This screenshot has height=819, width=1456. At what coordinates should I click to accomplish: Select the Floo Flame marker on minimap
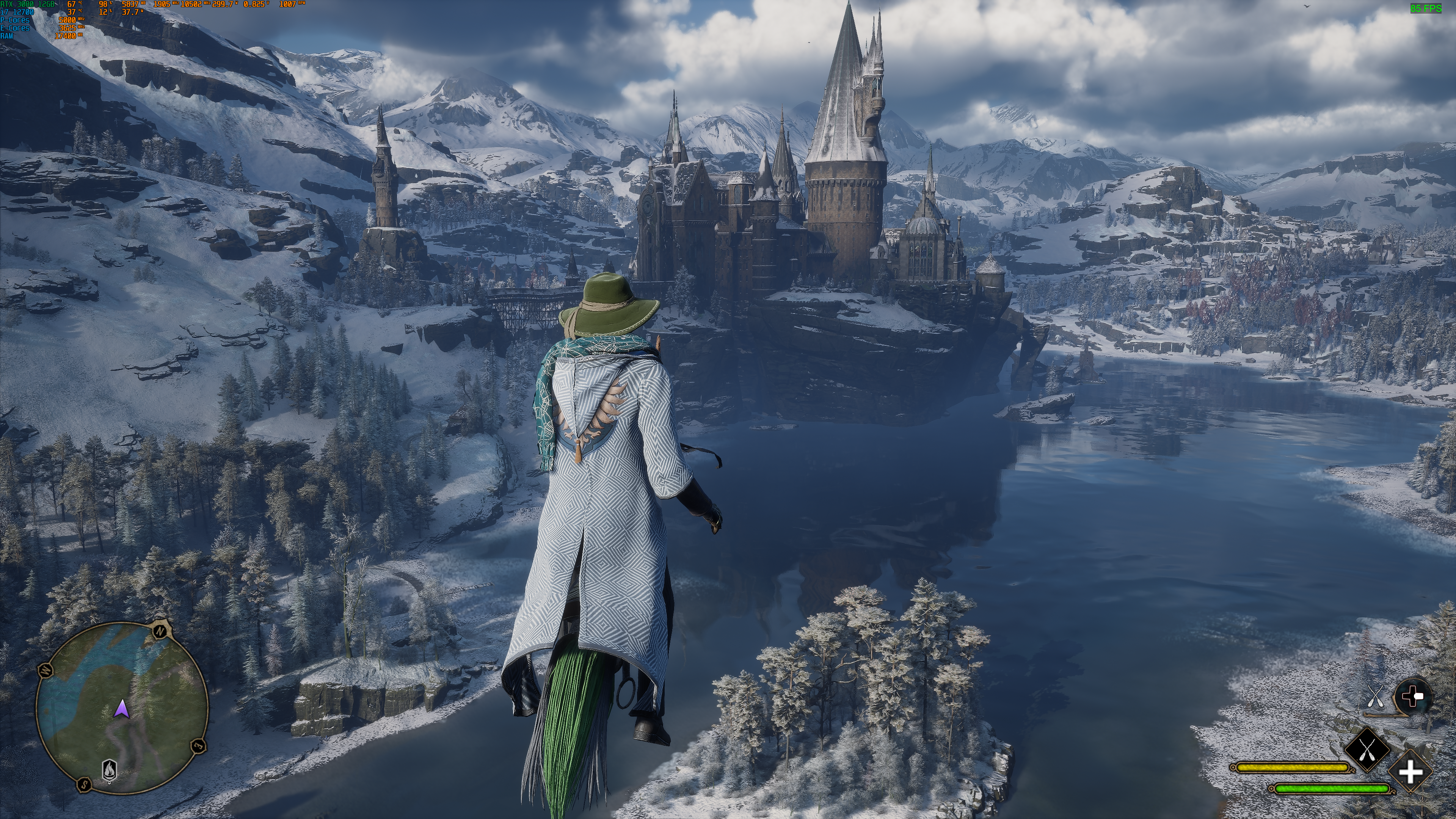click(x=109, y=769)
